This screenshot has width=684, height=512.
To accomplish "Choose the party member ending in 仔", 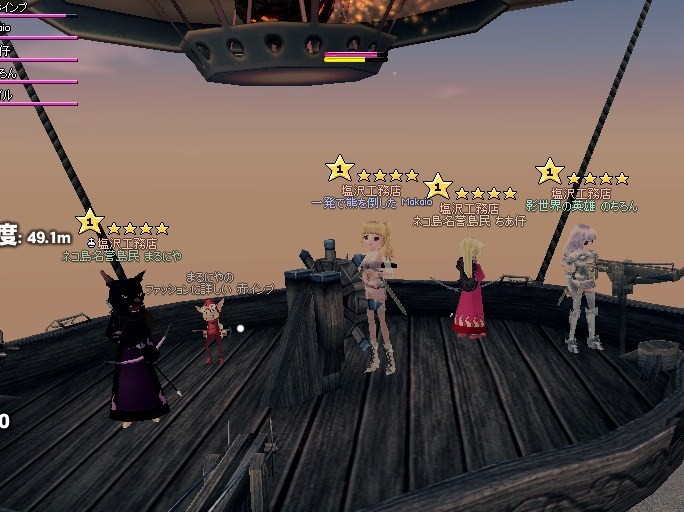I will tap(6, 50).
